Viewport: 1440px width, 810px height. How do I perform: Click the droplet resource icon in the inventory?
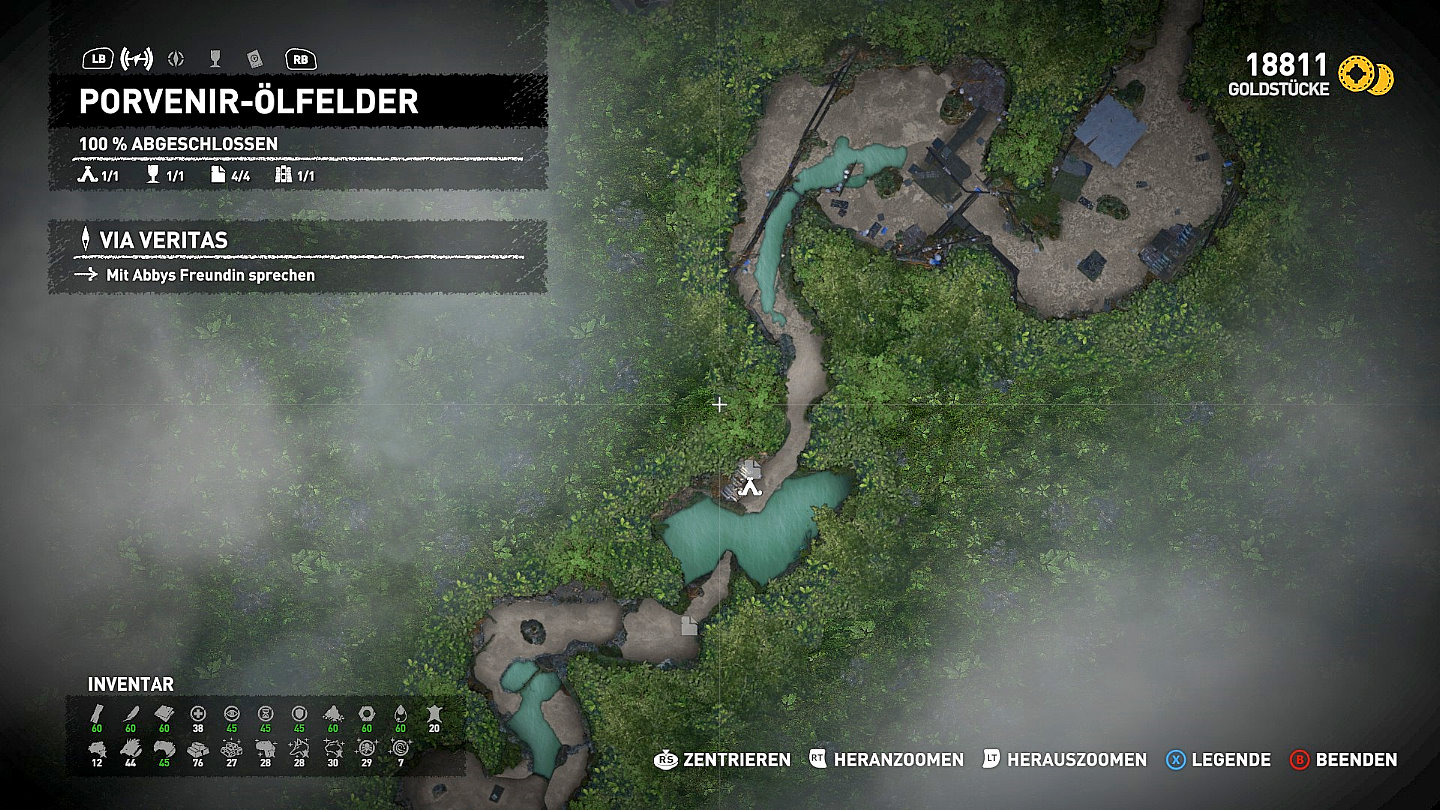coord(400,713)
